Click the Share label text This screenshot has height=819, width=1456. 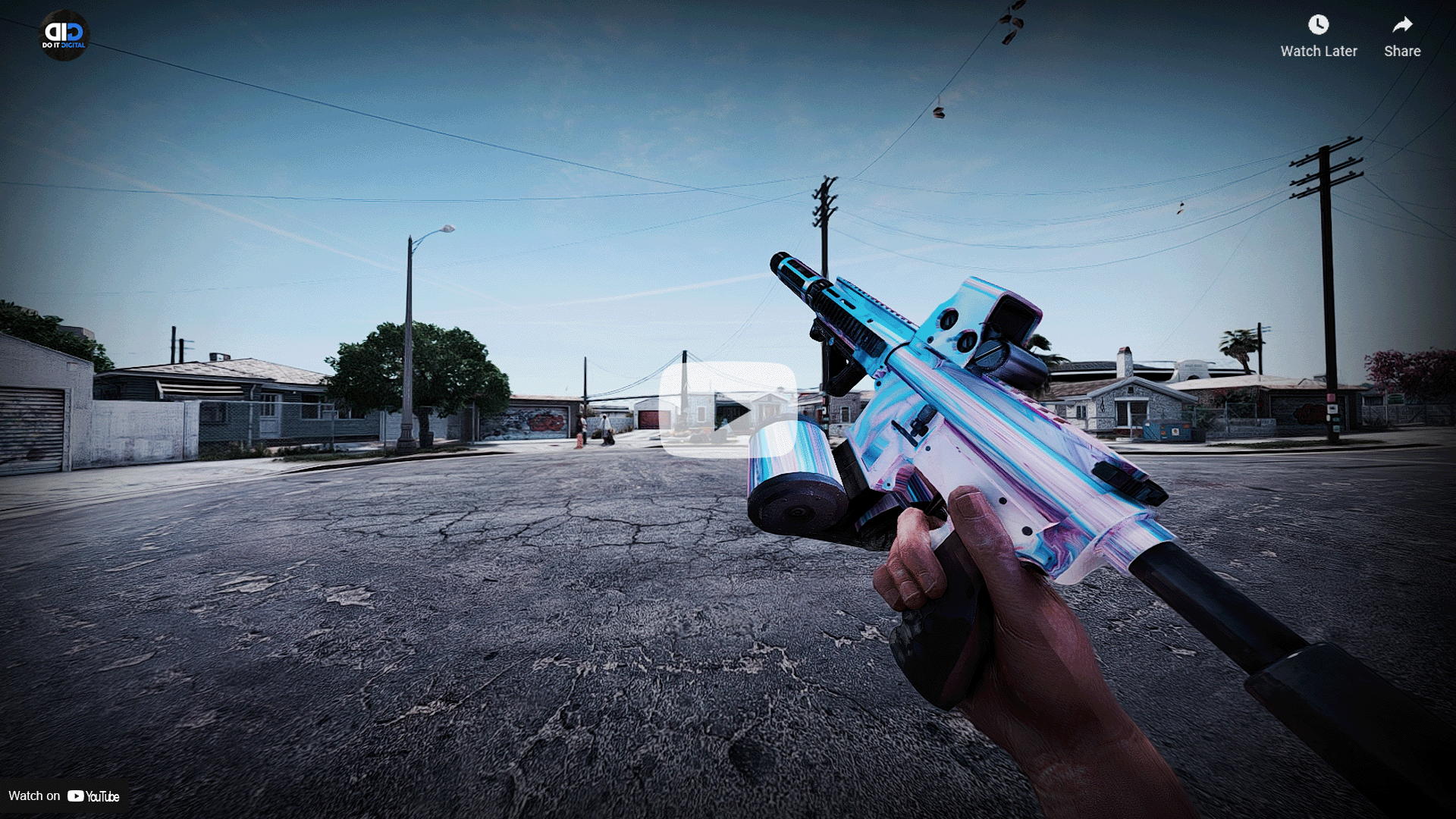tap(1401, 51)
